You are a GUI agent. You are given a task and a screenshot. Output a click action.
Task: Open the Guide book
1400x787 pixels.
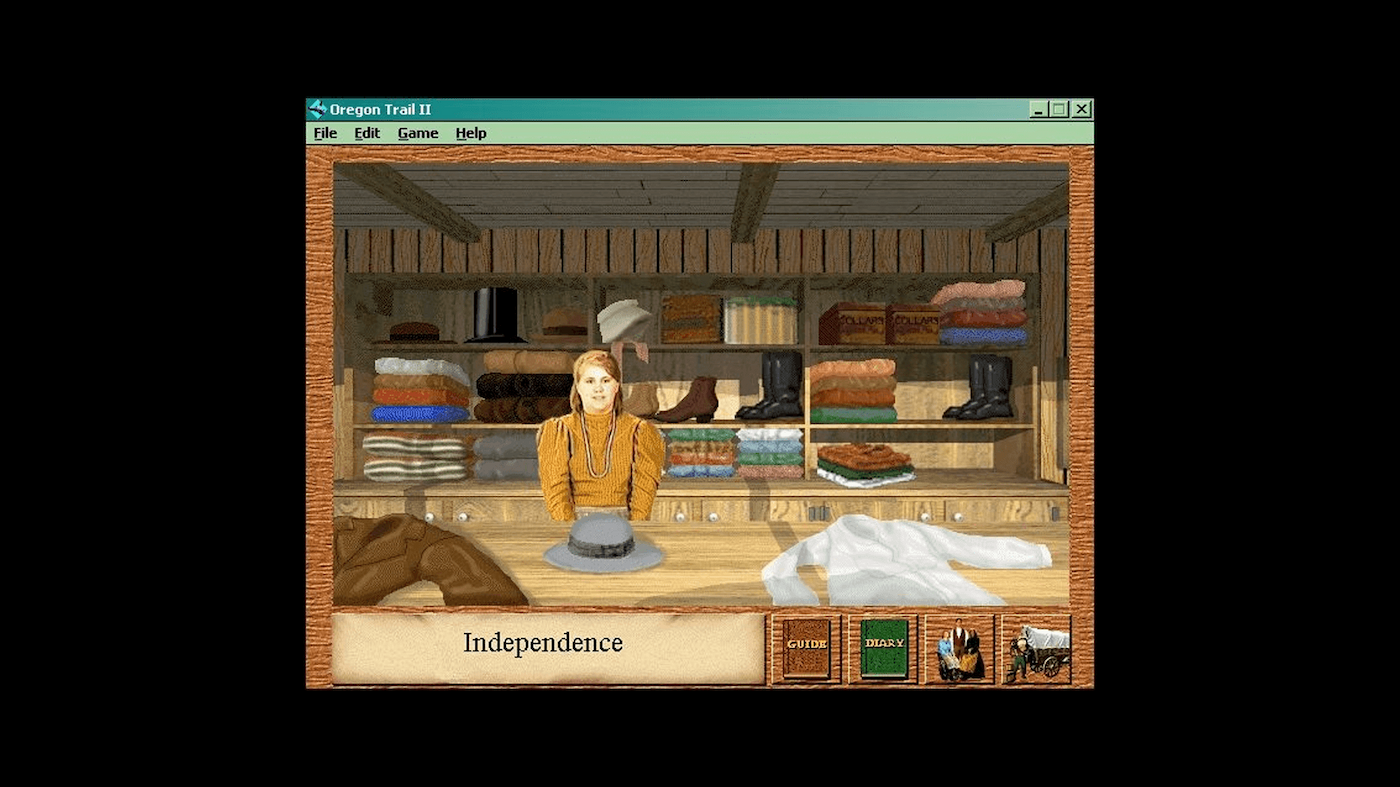[x=805, y=647]
